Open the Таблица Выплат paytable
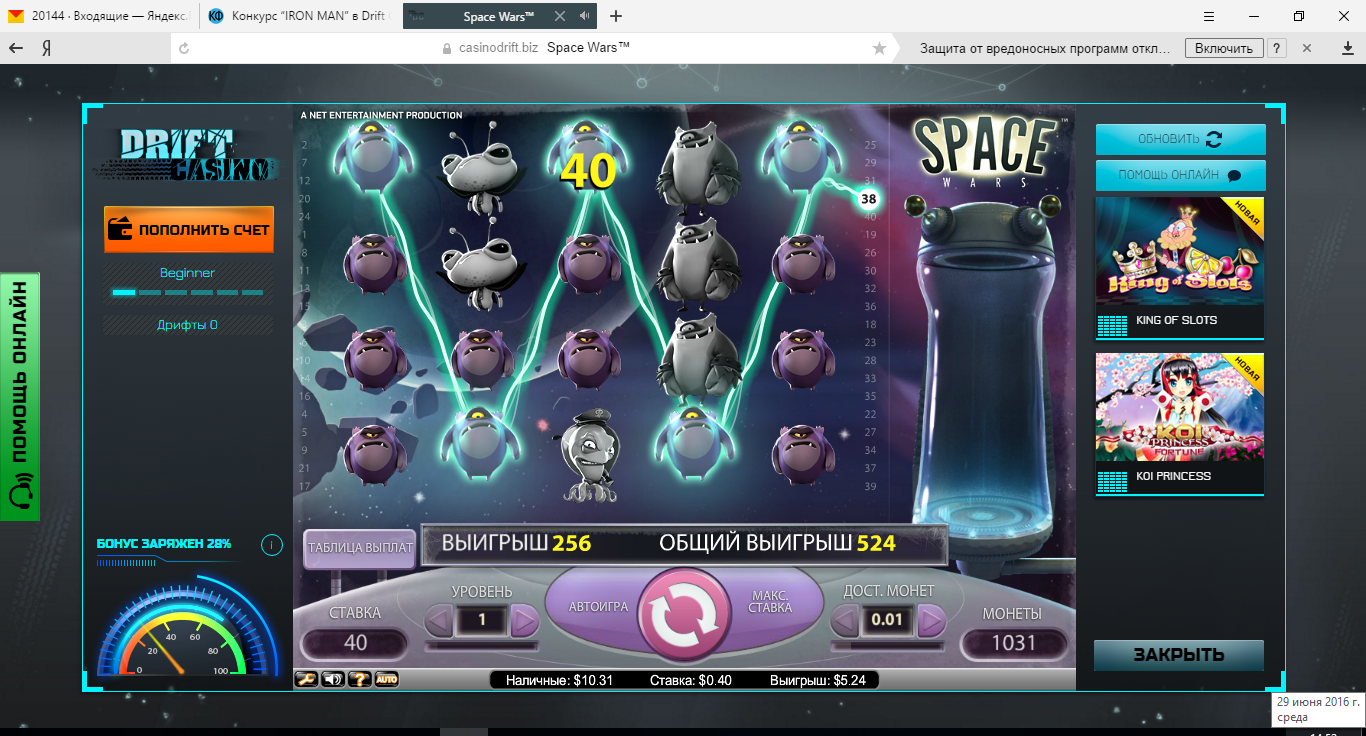This screenshot has height=736, width=1366. tap(360, 547)
